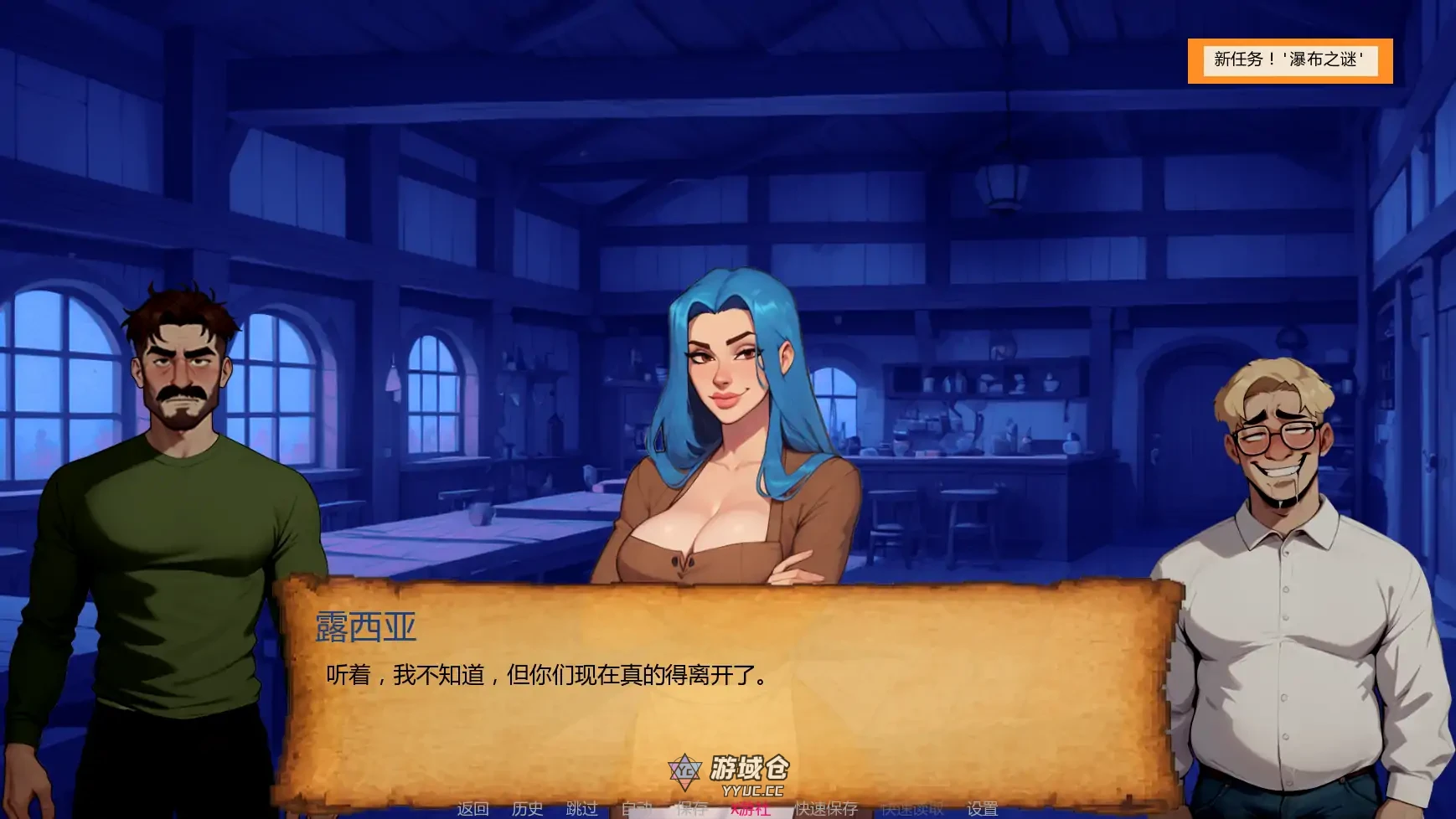The image size is (1456, 819).
Task: Quick save using 快速保存
Action: click(x=827, y=809)
